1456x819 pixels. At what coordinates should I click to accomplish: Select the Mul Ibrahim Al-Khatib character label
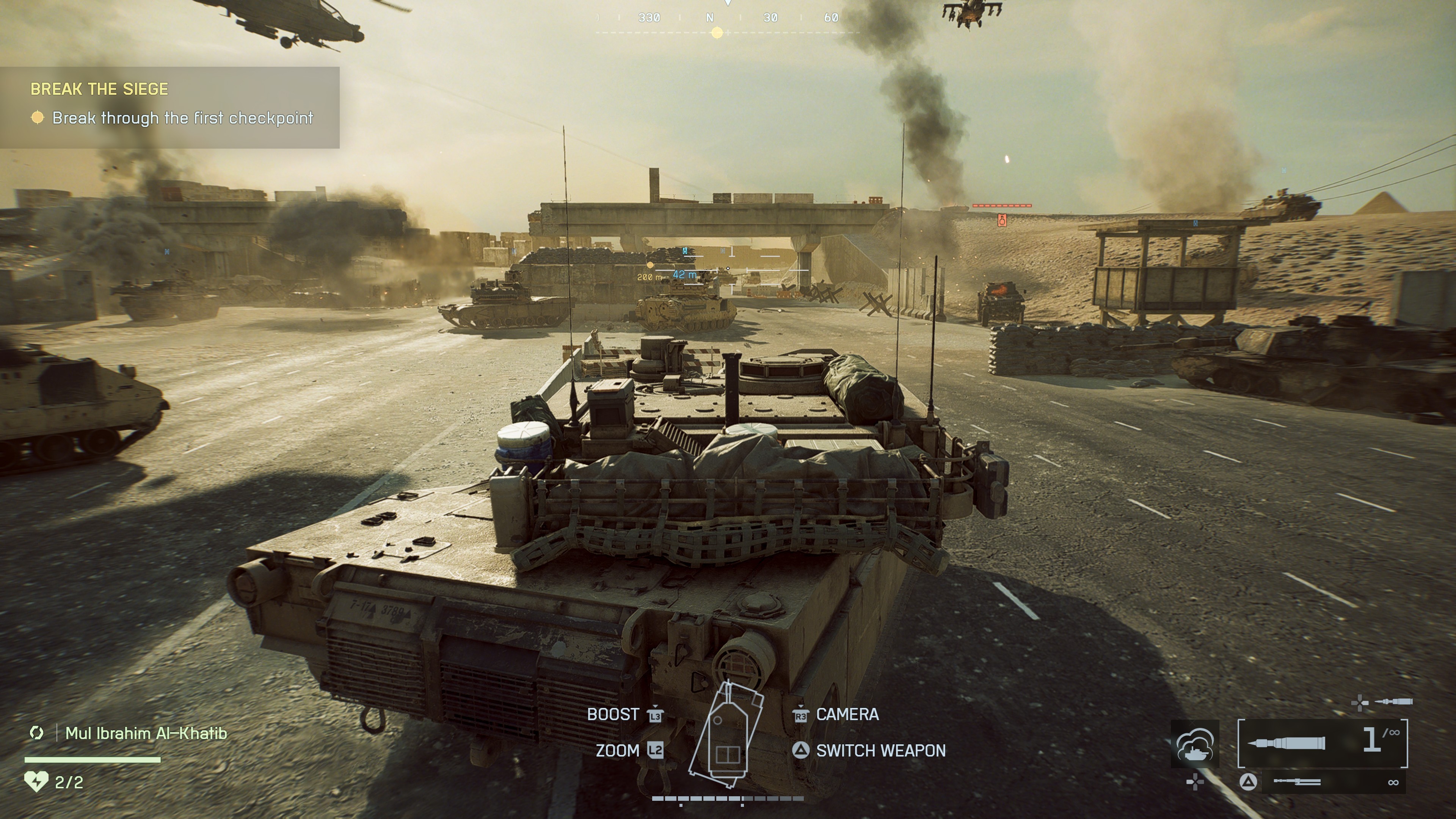click(x=146, y=733)
